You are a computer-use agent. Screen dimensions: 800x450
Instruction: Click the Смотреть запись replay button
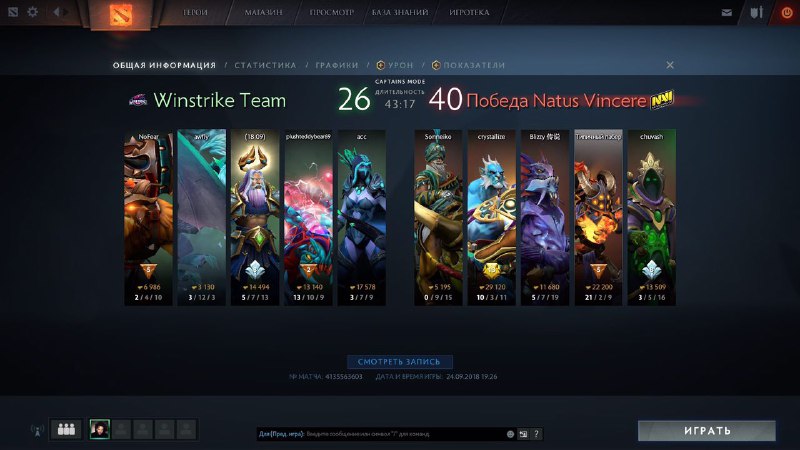tap(400, 362)
